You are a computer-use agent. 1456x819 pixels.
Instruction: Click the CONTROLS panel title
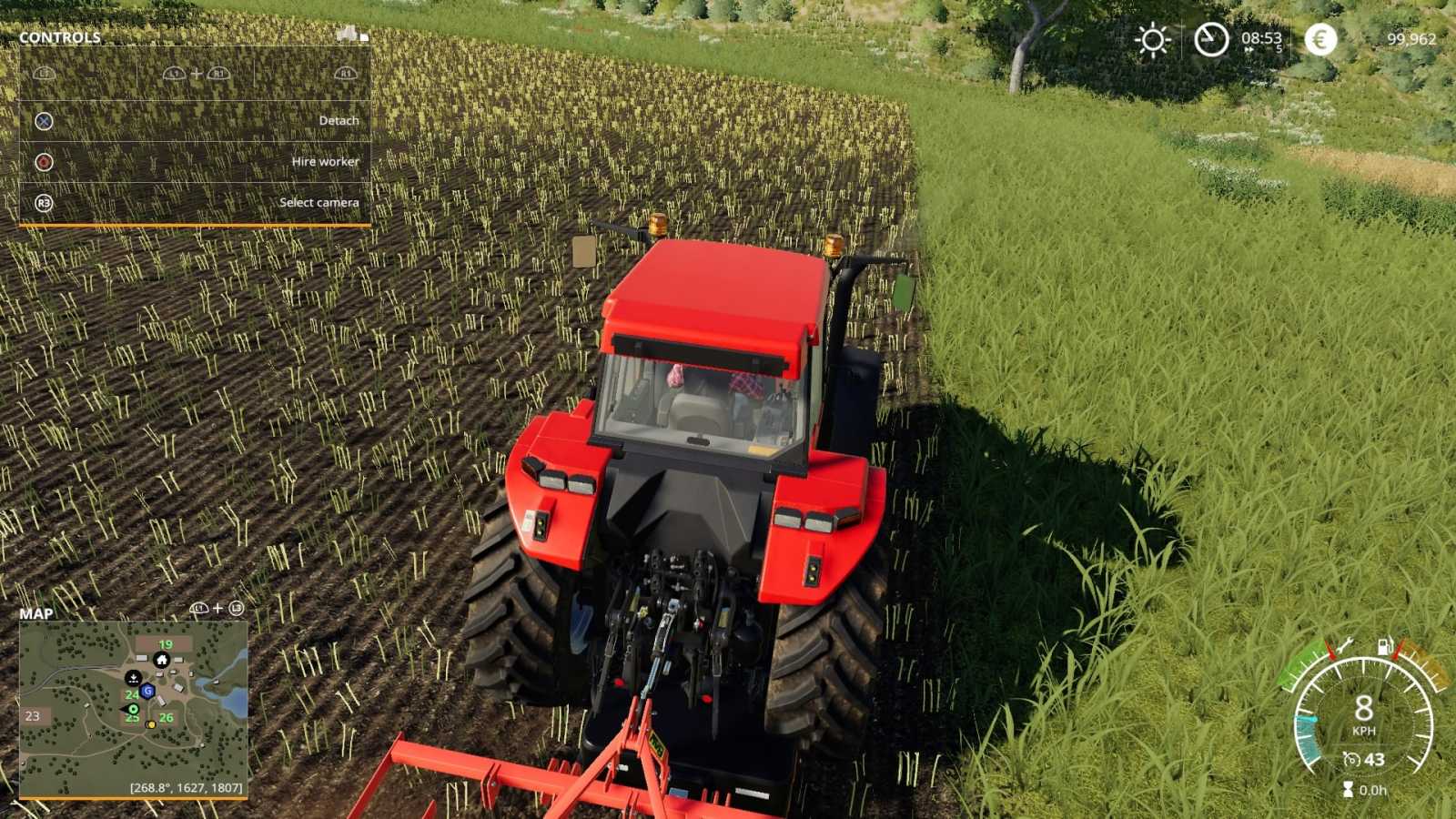[x=59, y=38]
